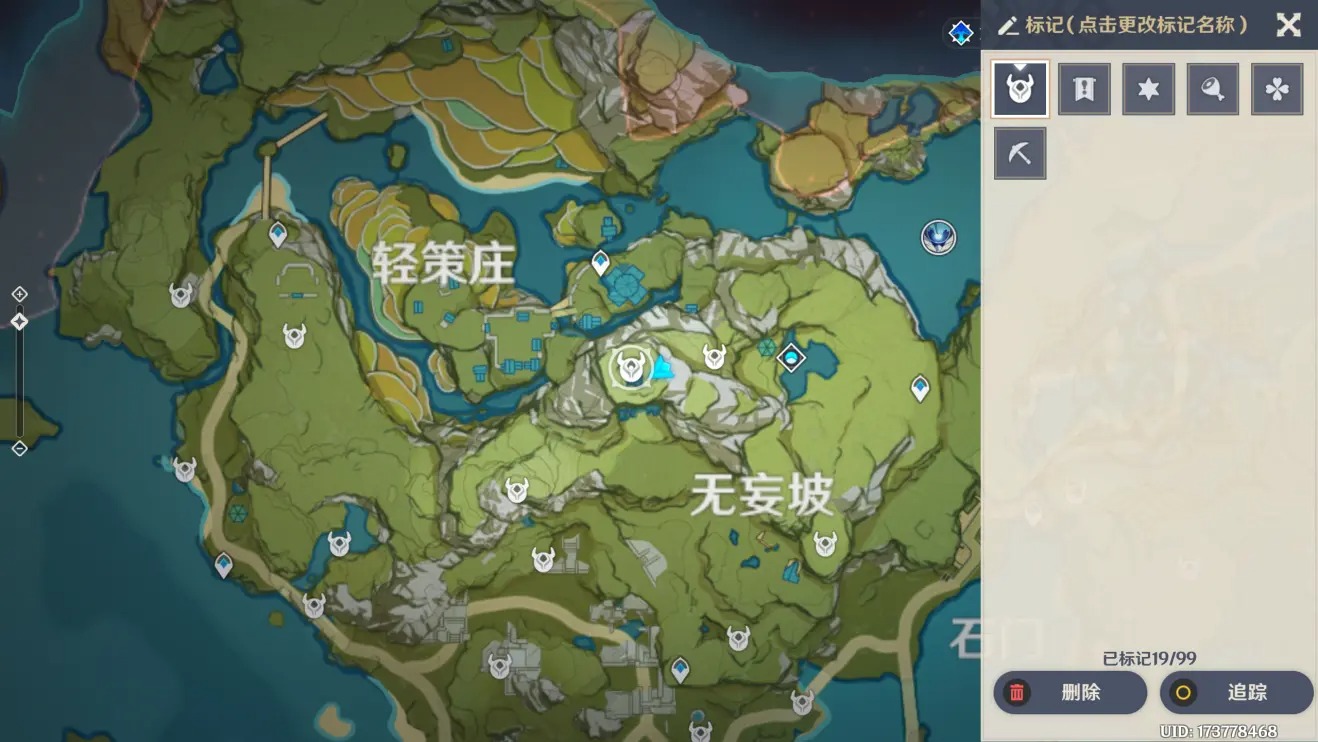Select the monster marker type icon

[1019, 88]
